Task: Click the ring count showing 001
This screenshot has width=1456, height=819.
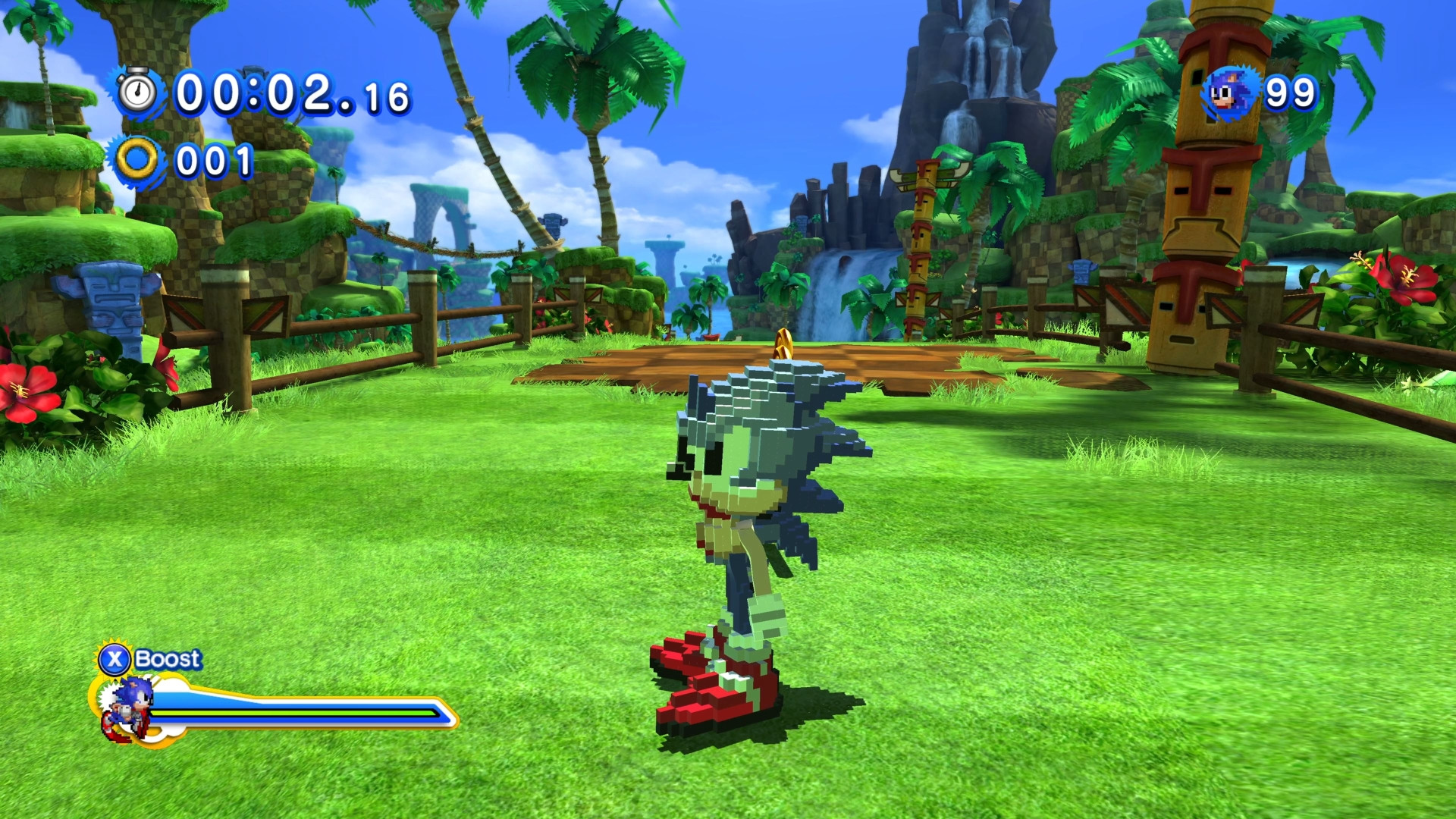Action: click(x=215, y=159)
